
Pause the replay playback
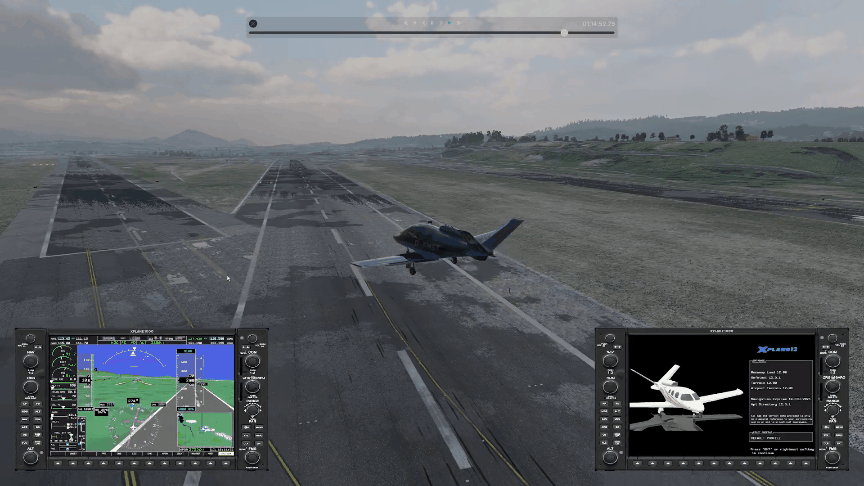pyautogui.click(x=432, y=22)
